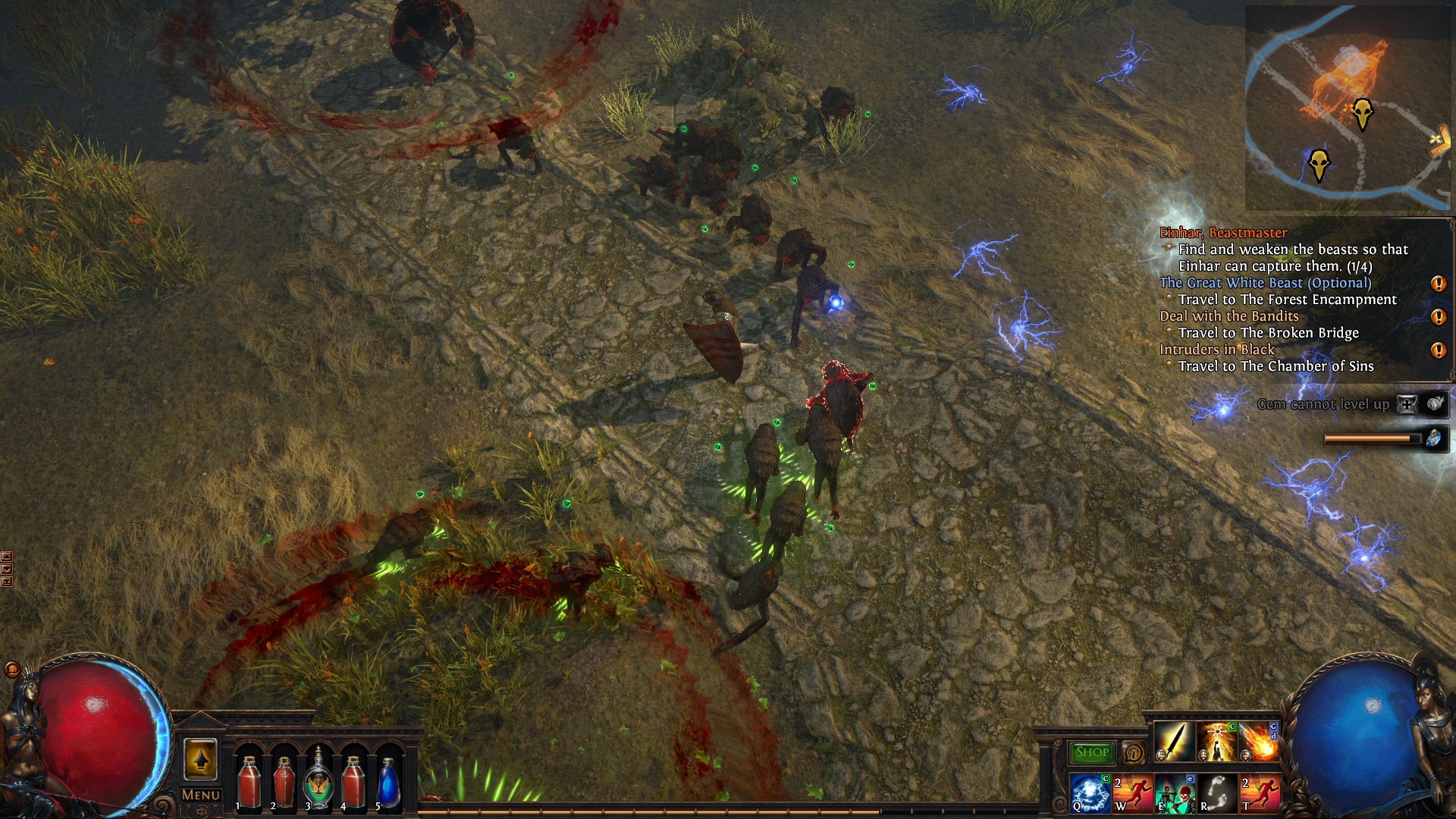Image resolution: width=1456 pixels, height=819 pixels.
Task: Open the chat bubble icon by the life orb
Action: 12,669
